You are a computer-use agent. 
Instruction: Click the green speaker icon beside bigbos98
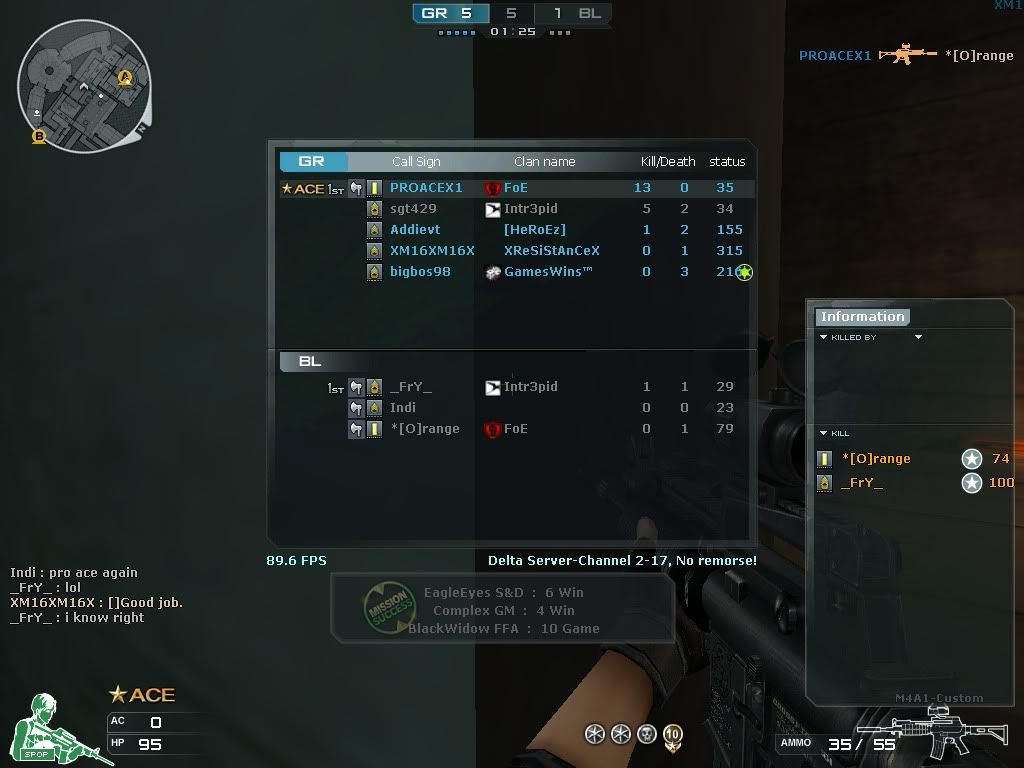pyautogui.click(x=744, y=272)
